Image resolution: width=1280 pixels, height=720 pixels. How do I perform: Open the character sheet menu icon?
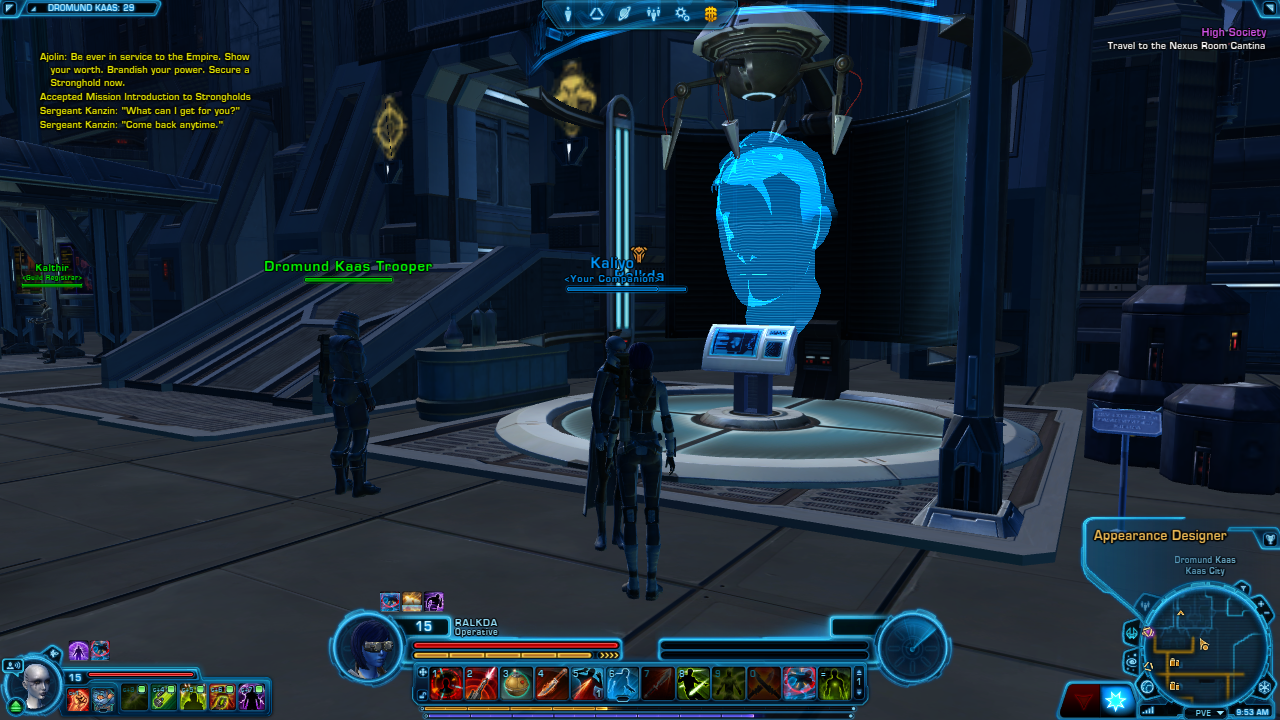click(569, 14)
